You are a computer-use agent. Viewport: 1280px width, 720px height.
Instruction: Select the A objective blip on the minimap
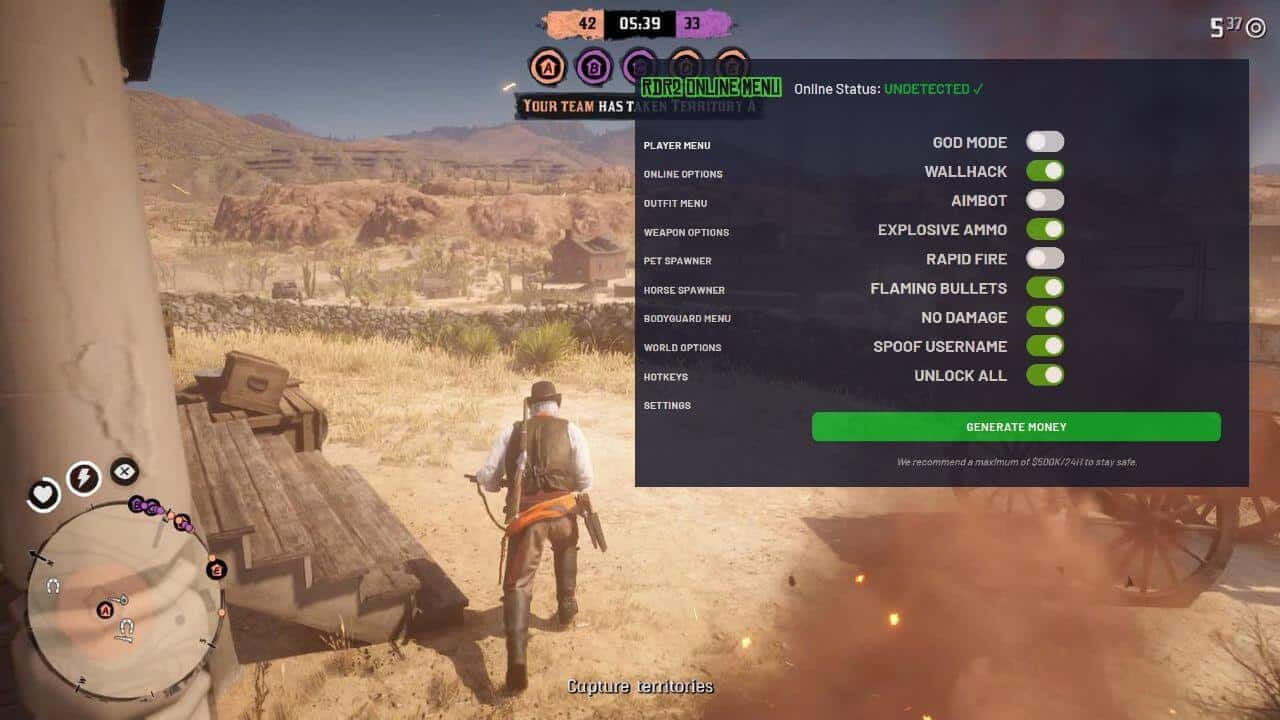click(105, 610)
